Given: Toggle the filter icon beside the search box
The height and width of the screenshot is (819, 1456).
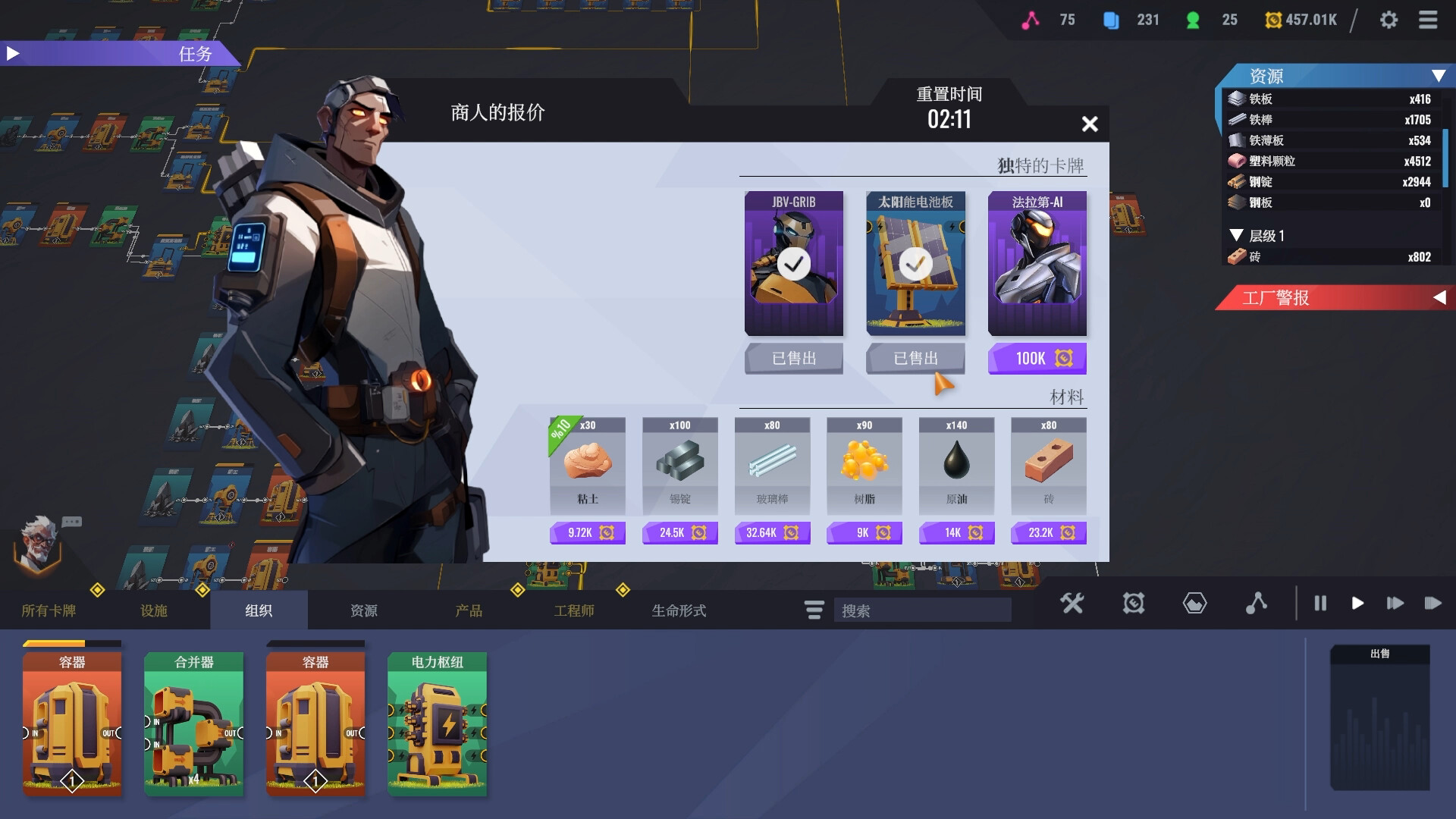Looking at the screenshot, I should [x=813, y=610].
